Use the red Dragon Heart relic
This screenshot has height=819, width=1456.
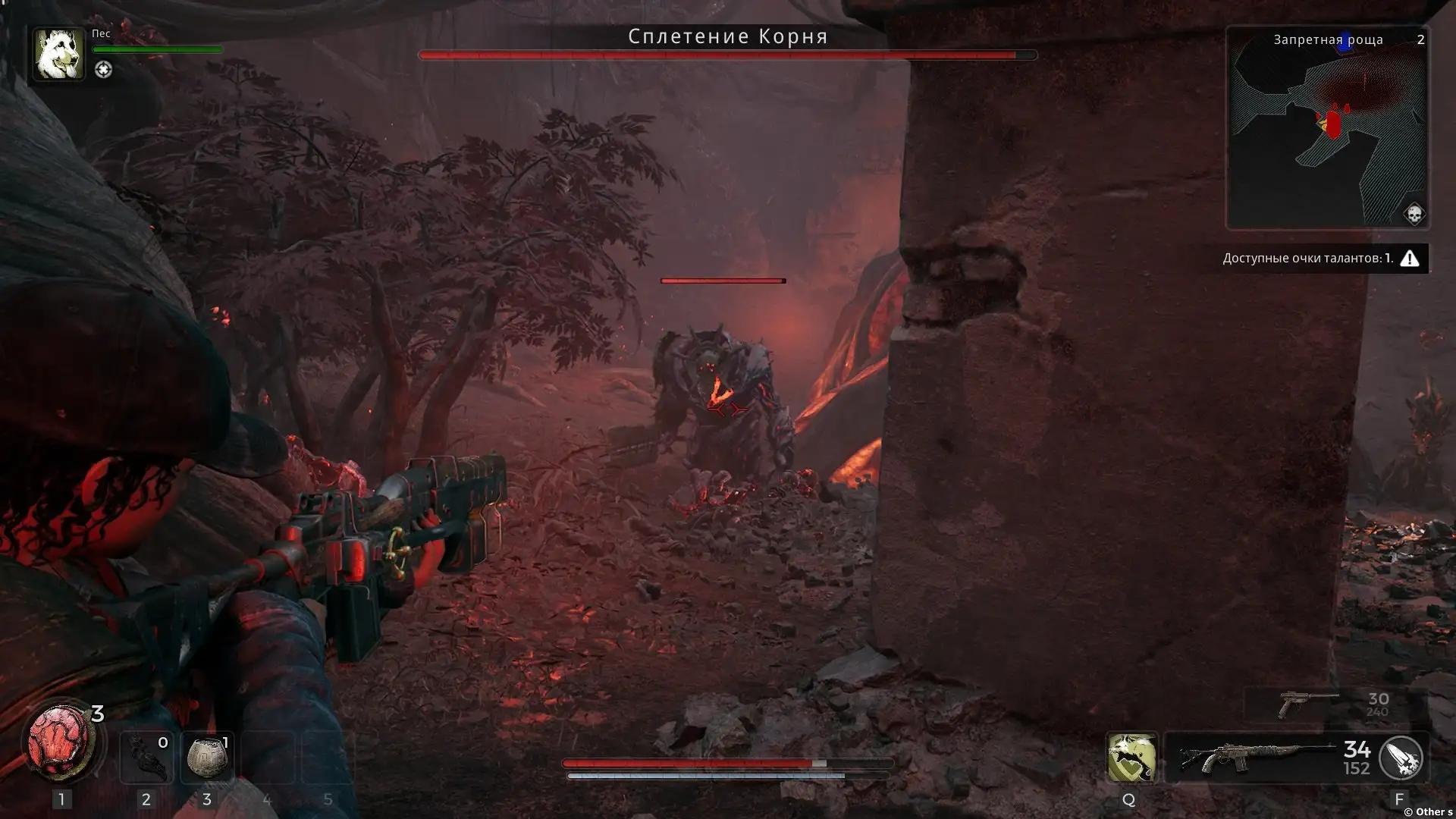tap(59, 742)
